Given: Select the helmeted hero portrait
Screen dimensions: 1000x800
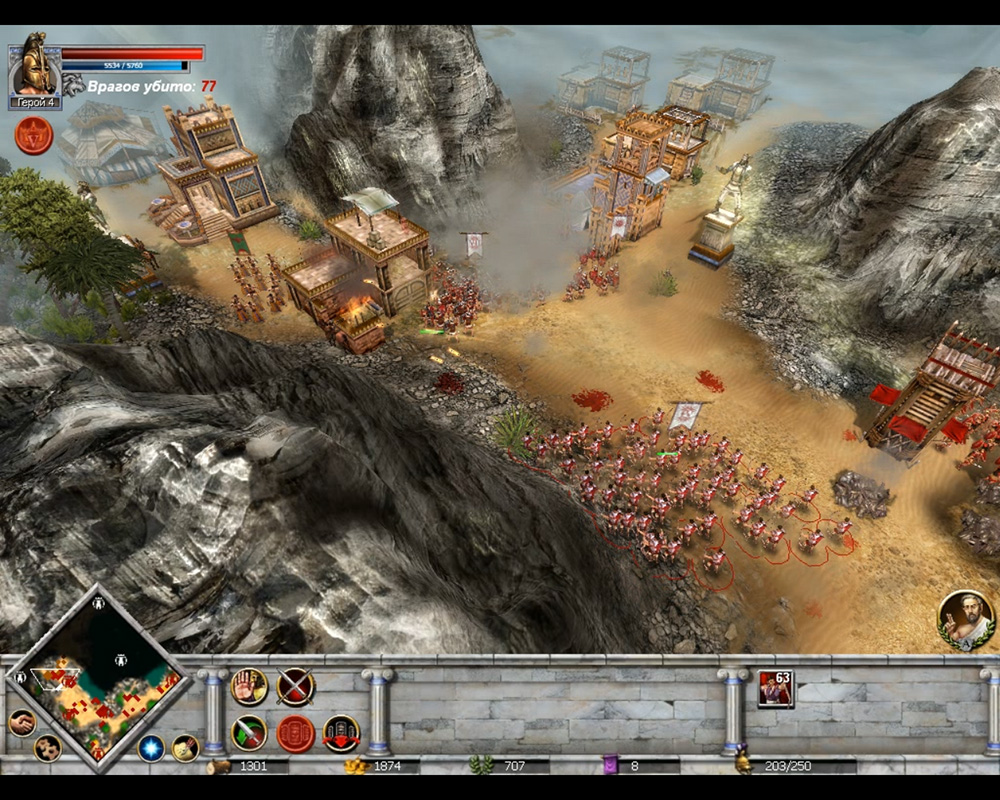Looking at the screenshot, I should tap(34, 66).
